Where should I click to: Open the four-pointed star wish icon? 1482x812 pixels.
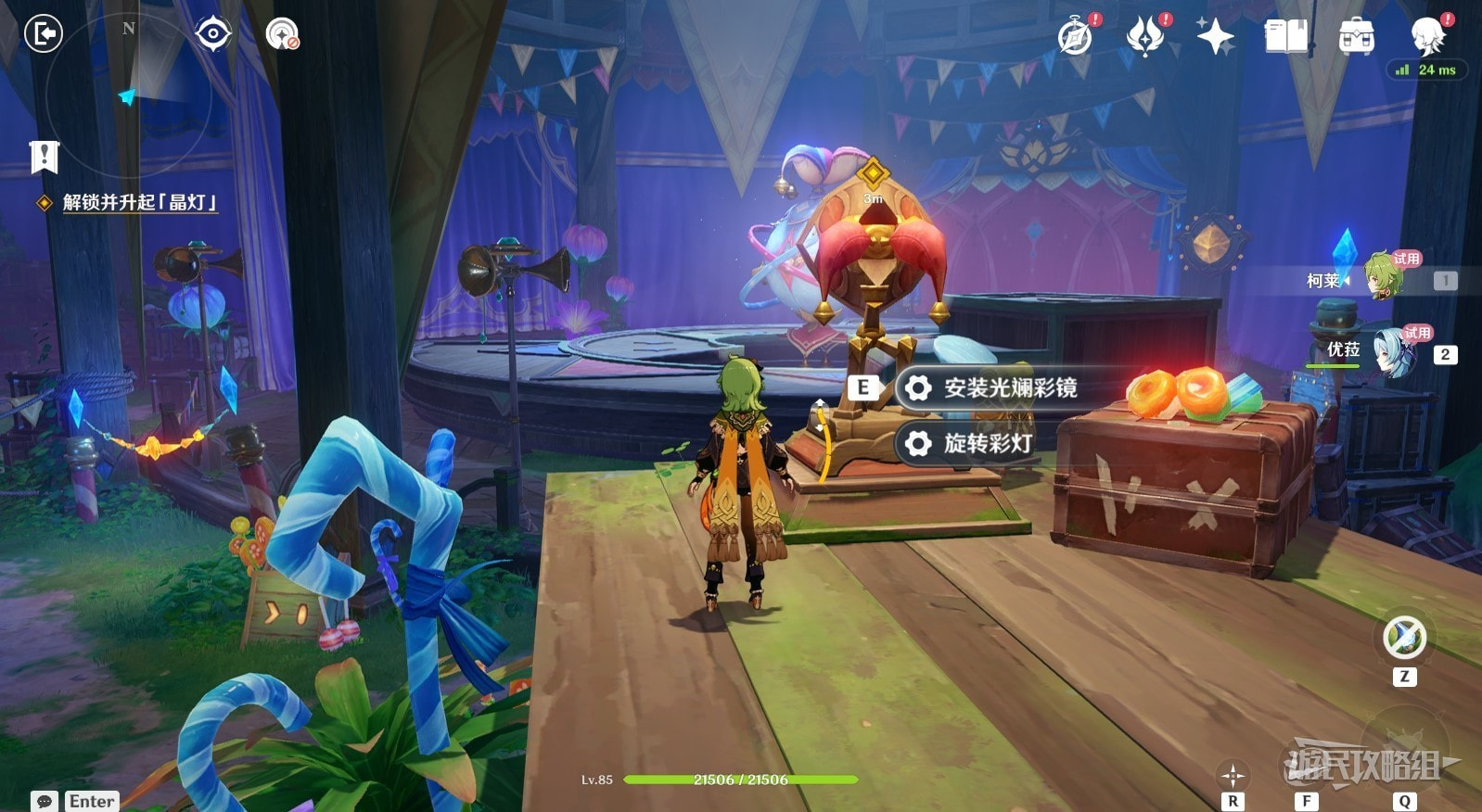coord(1215,37)
